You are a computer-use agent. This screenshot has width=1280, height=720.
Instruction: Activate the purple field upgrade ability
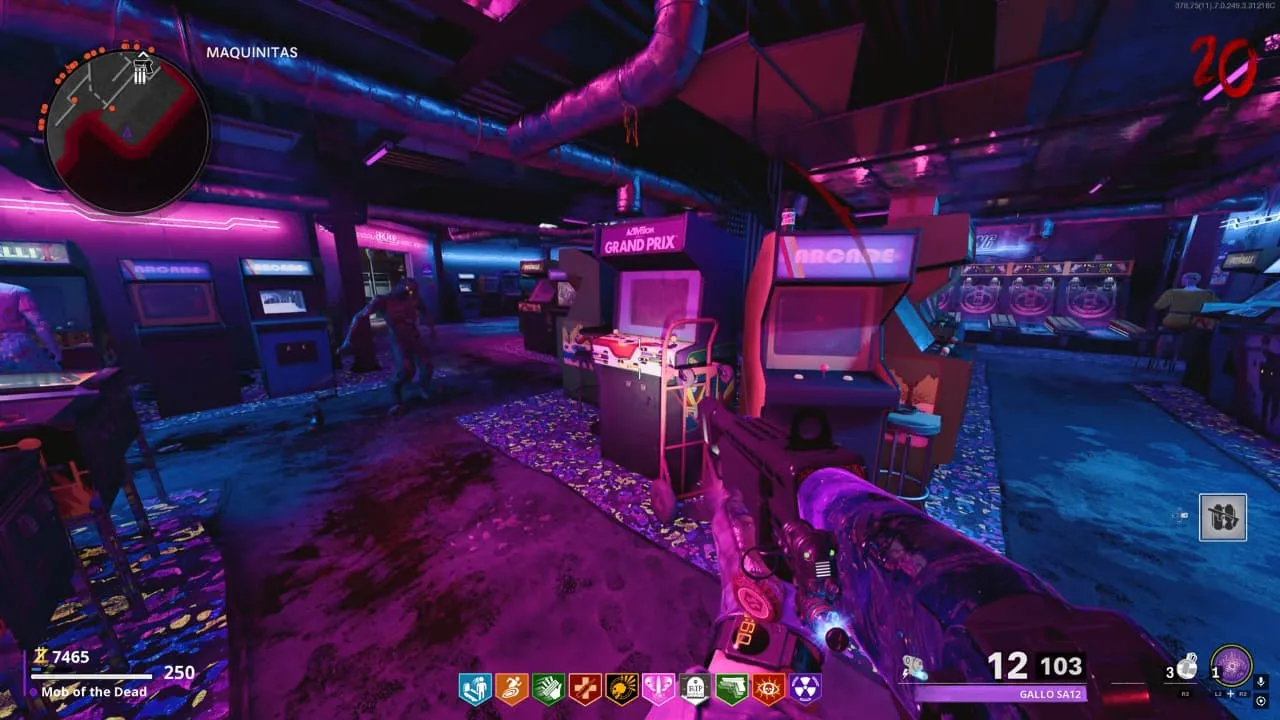click(1231, 667)
